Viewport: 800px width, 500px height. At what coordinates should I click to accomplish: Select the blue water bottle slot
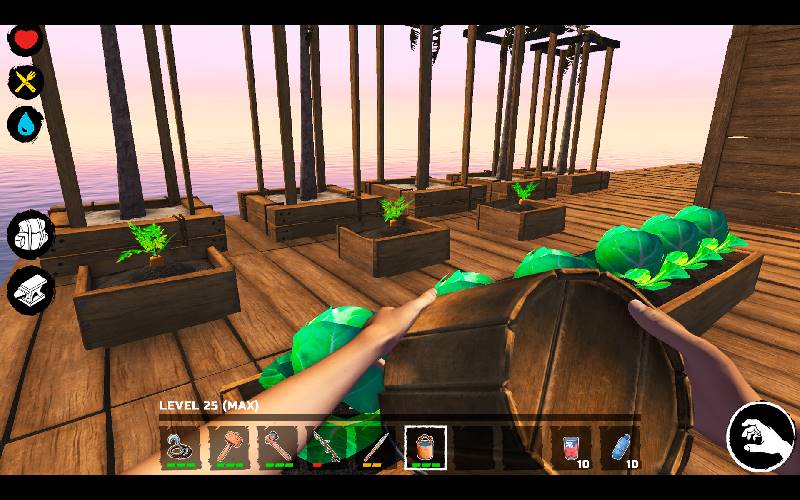tap(621, 446)
